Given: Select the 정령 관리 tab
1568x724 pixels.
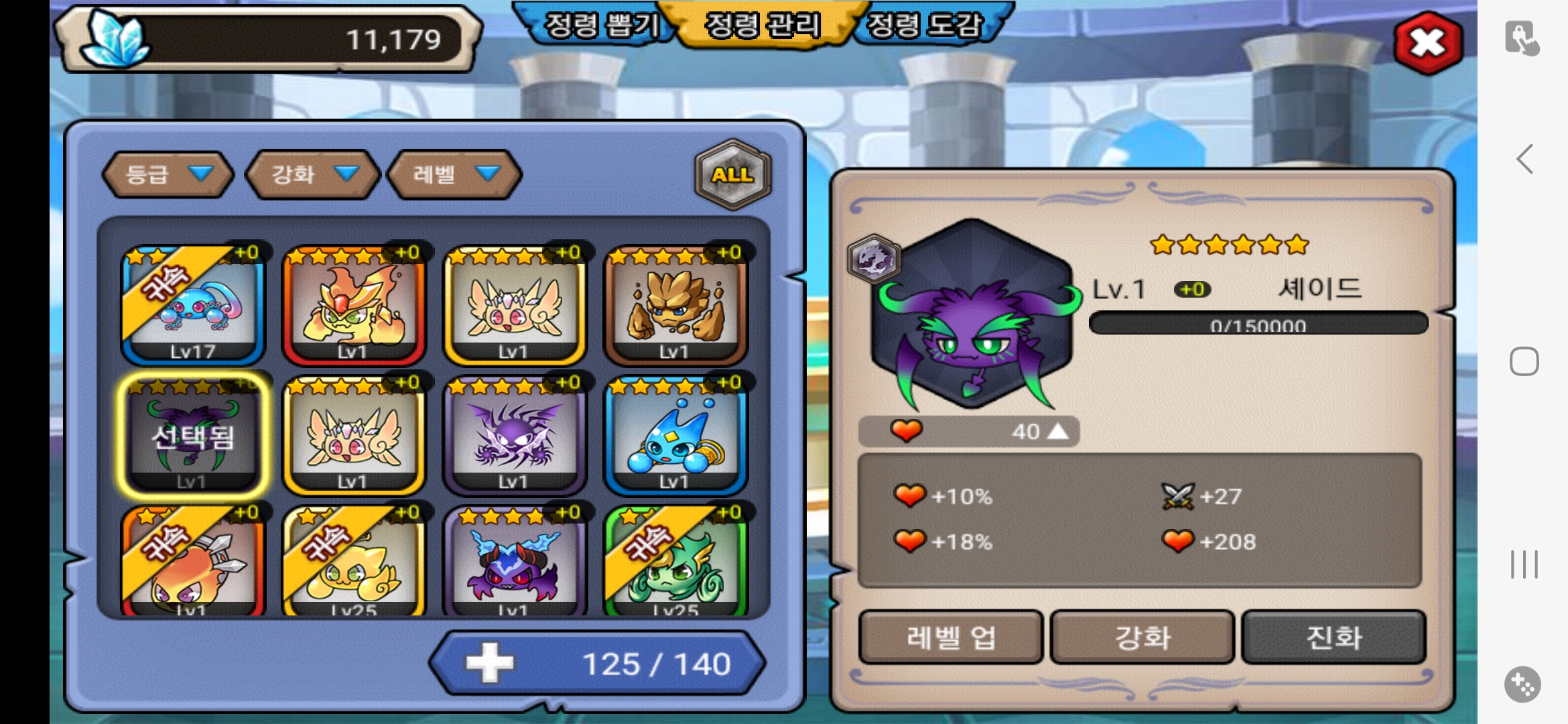Looking at the screenshot, I should coord(763,25).
